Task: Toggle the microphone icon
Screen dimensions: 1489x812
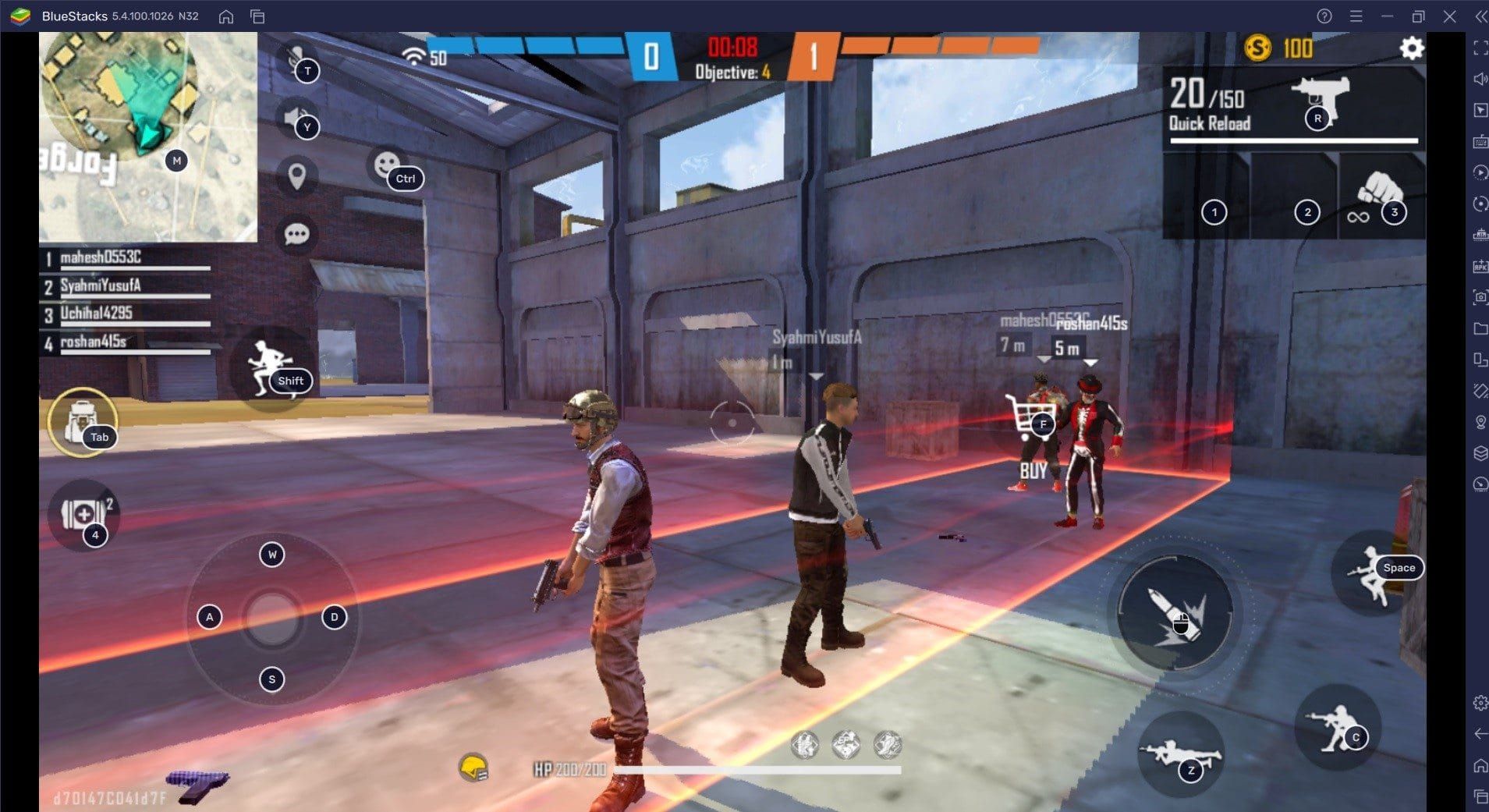Action: click(296, 61)
